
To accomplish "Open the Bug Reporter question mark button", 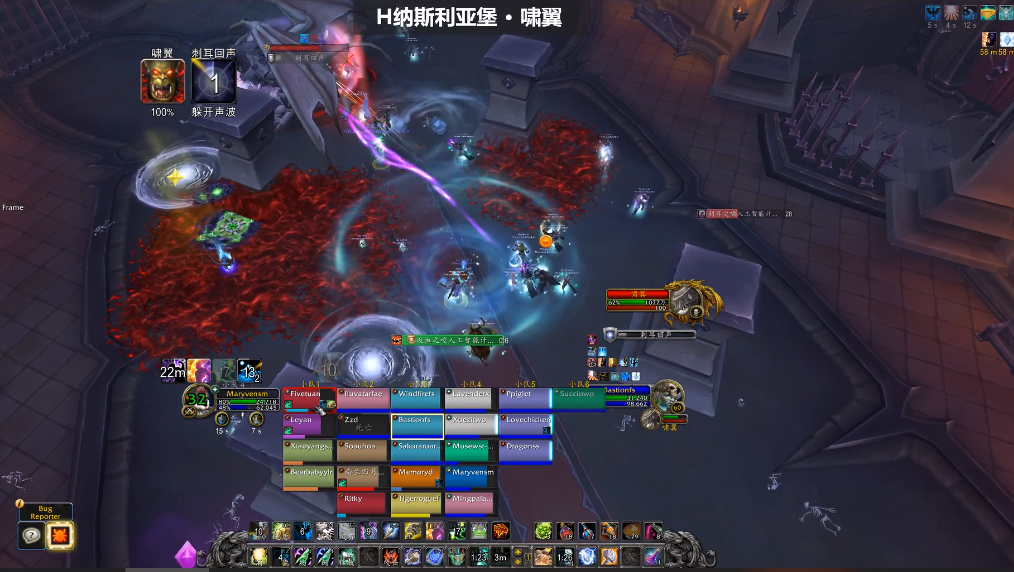I will pos(32,535).
